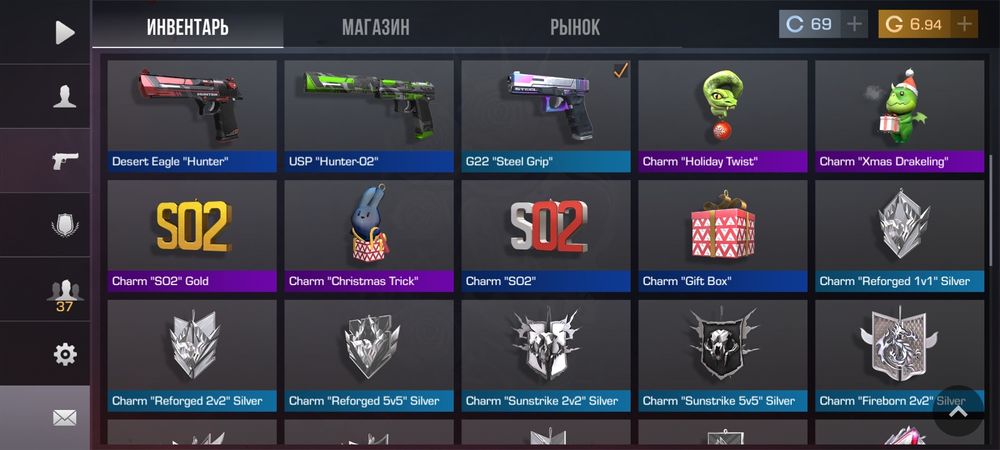Open the mail envelope icon
This screenshot has height=450, width=1000.
point(64,417)
